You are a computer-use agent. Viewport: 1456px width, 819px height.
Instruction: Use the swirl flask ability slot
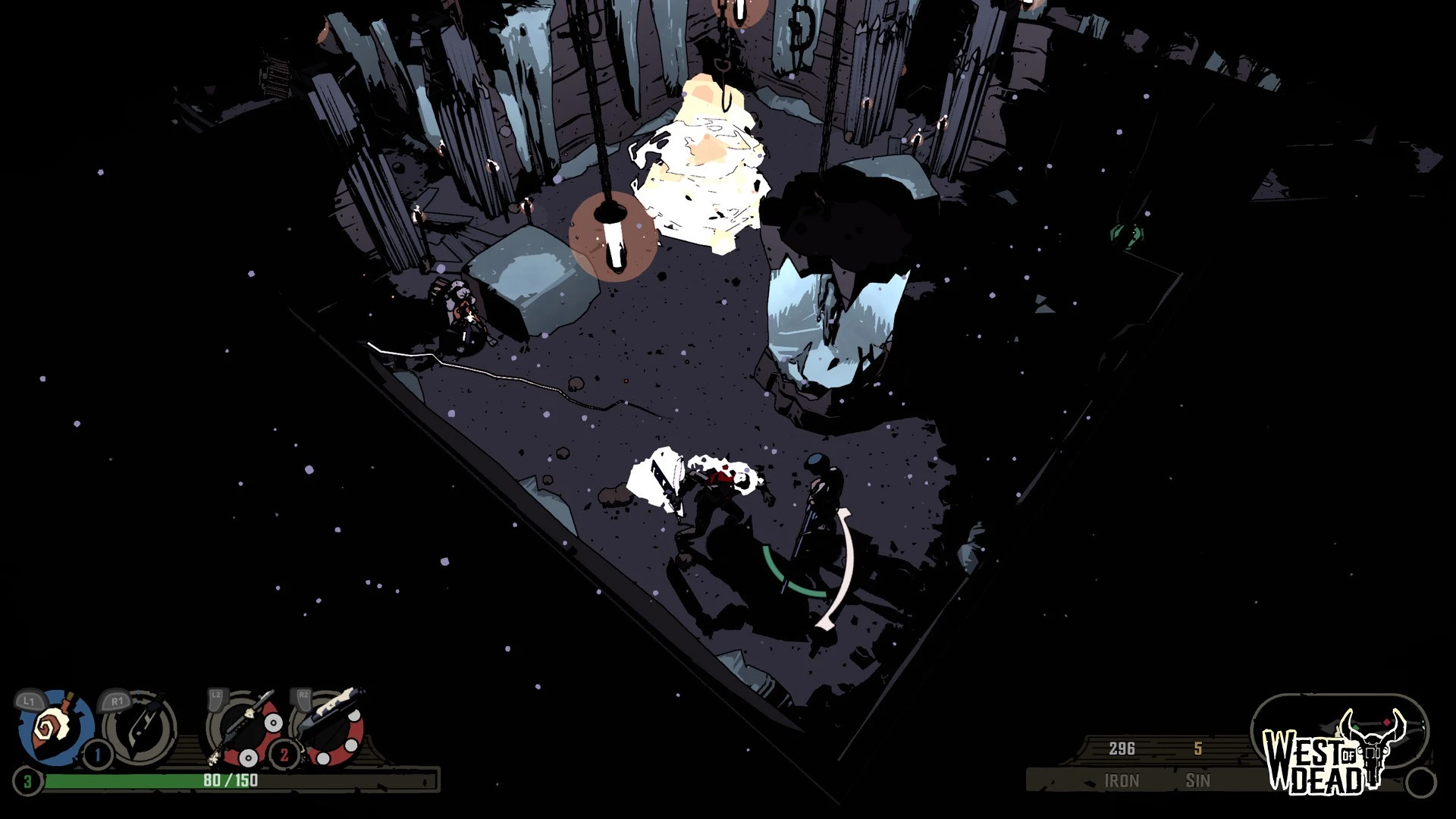pos(55,726)
